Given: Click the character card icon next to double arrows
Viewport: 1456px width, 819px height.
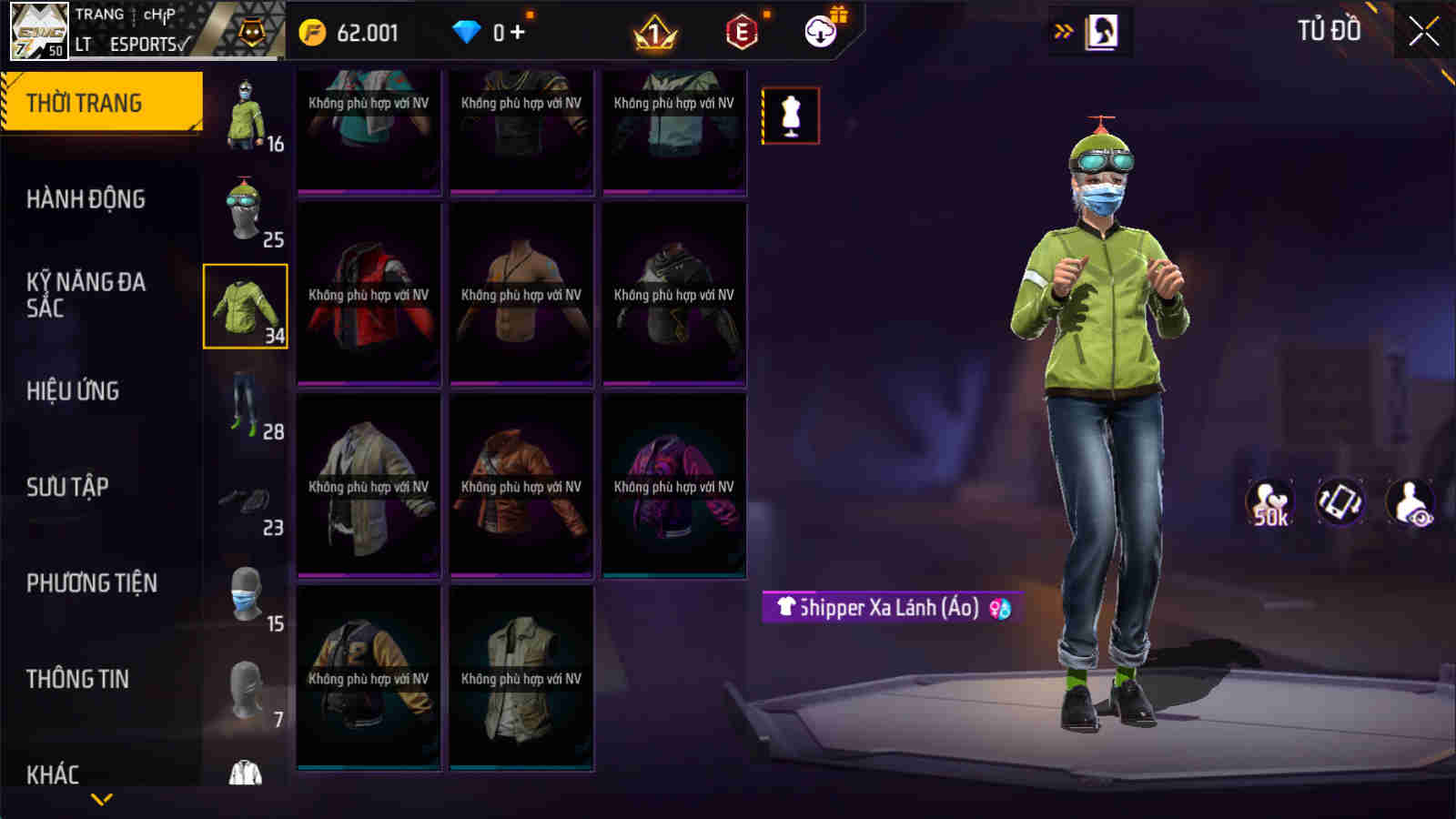Looking at the screenshot, I should [x=1101, y=30].
